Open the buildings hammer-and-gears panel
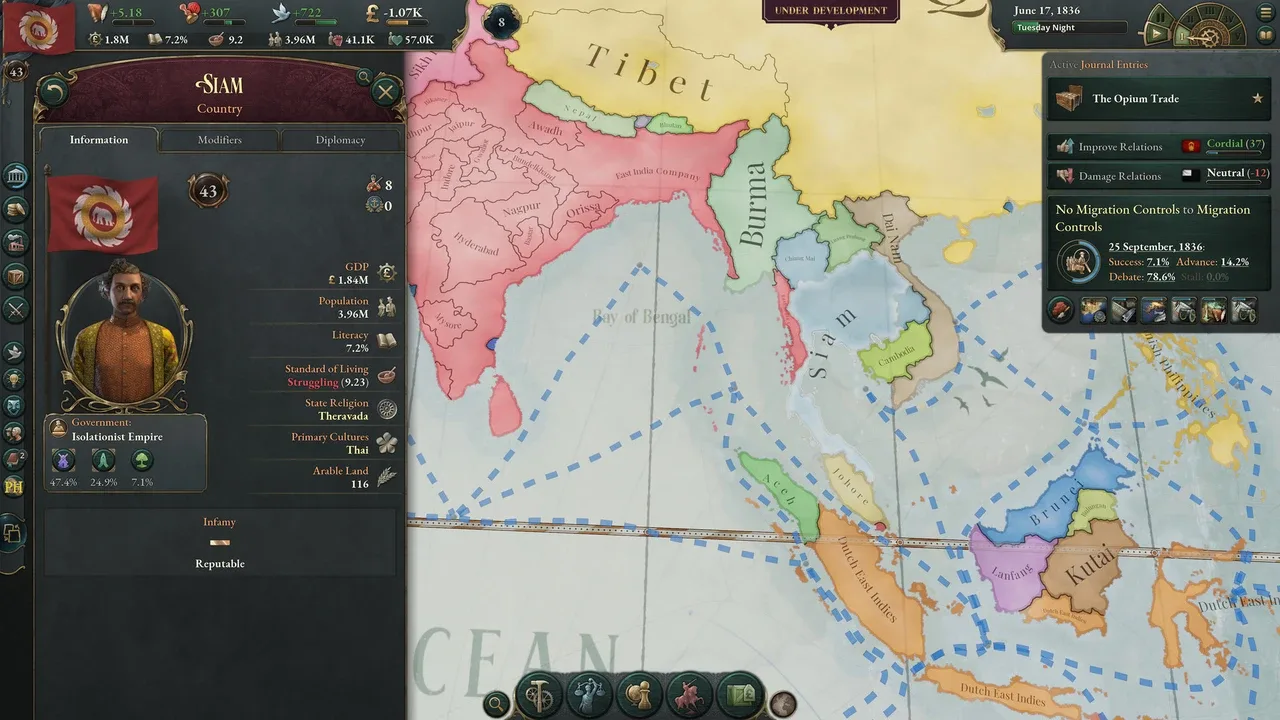Image resolution: width=1280 pixels, height=720 pixels. 540,695
